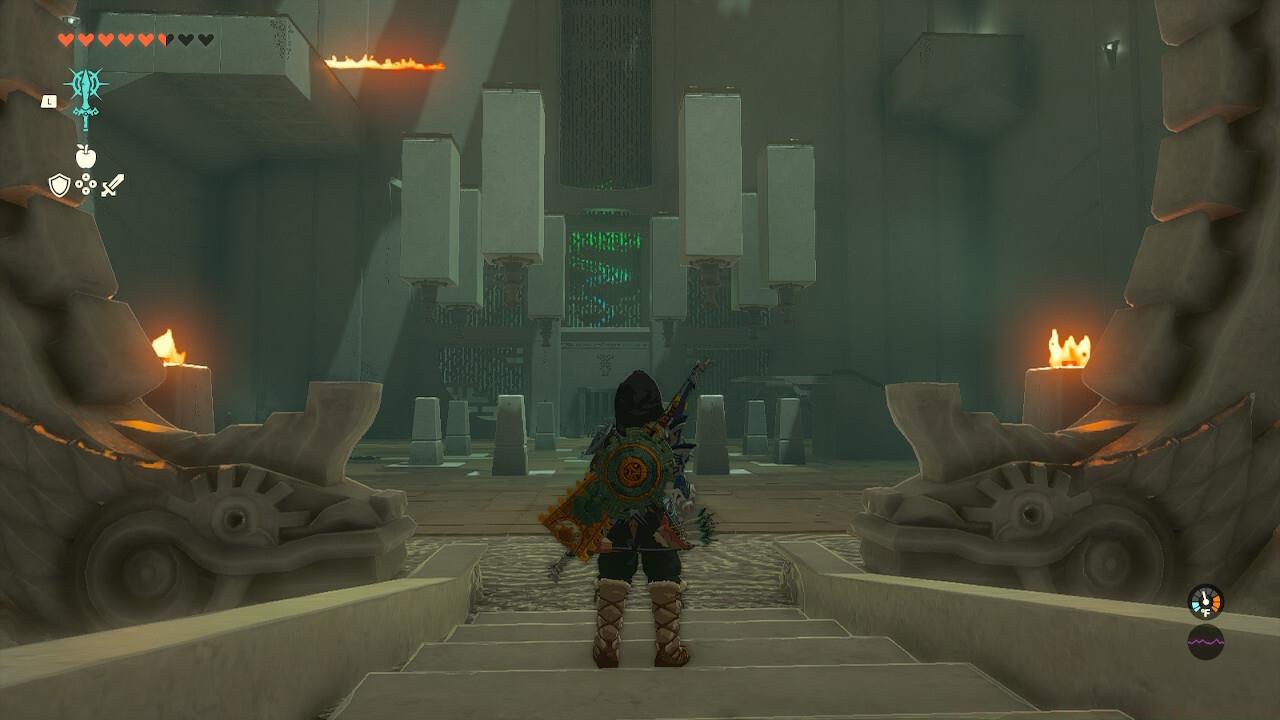The height and width of the screenshot is (720, 1280).
Task: Click the last empty black heart
Action: tap(205, 38)
